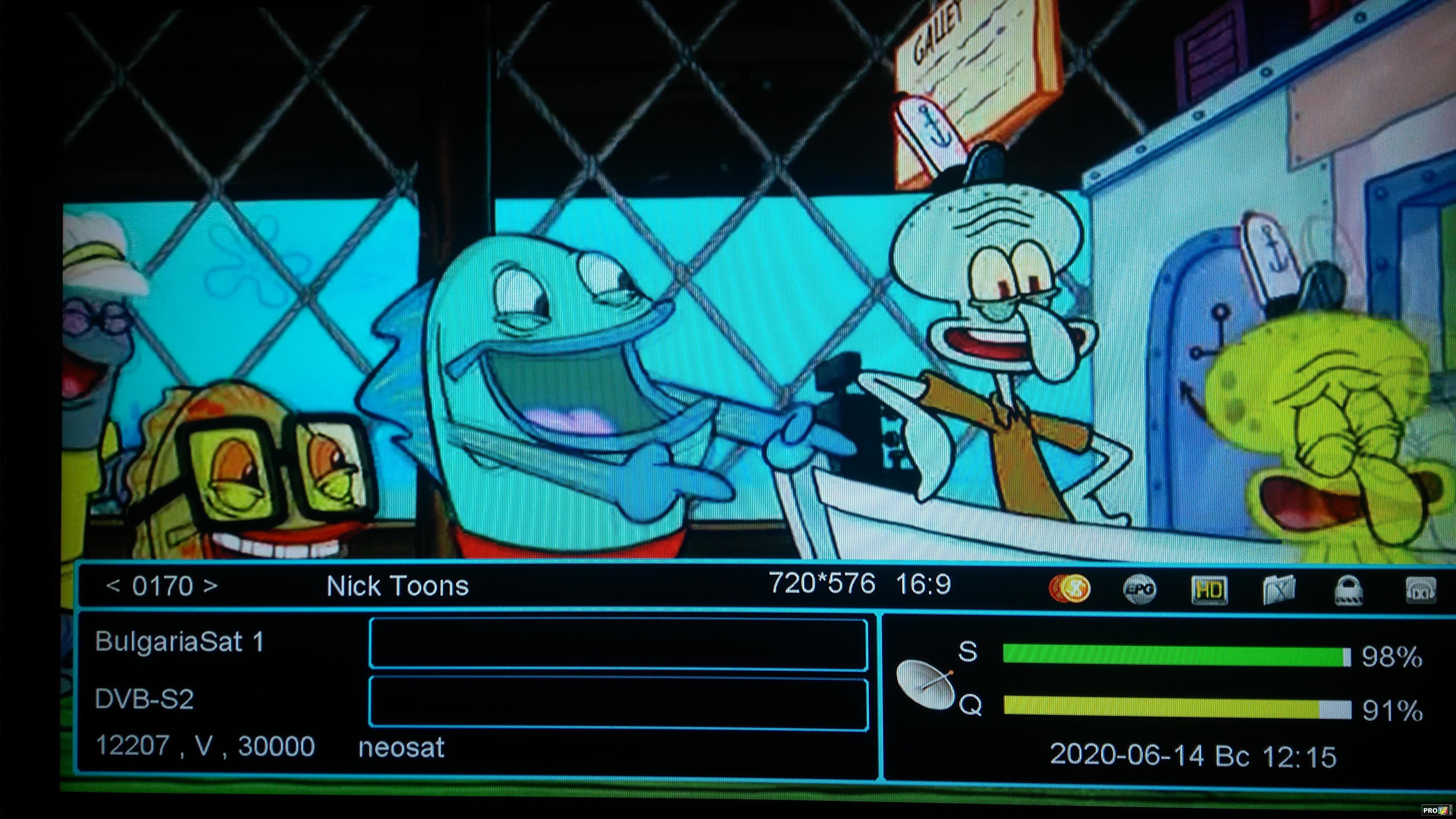Click the next channel arrow beside 0170

pos(211,586)
